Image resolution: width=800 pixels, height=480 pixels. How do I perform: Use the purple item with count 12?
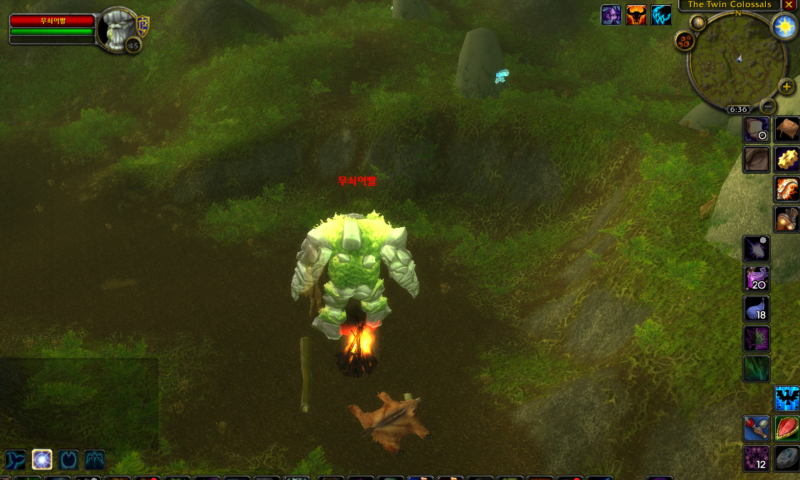(756, 459)
